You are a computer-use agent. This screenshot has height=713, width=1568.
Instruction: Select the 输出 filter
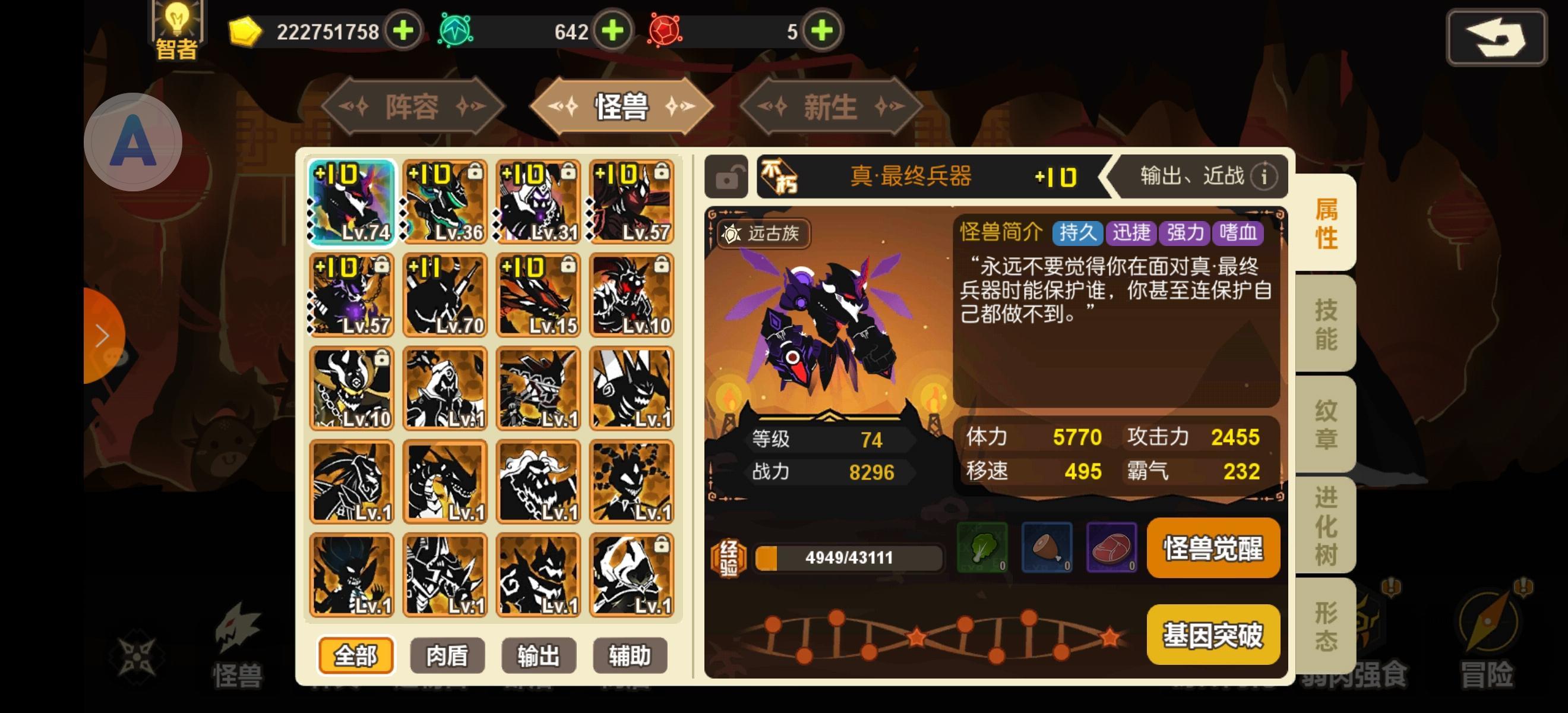538,656
